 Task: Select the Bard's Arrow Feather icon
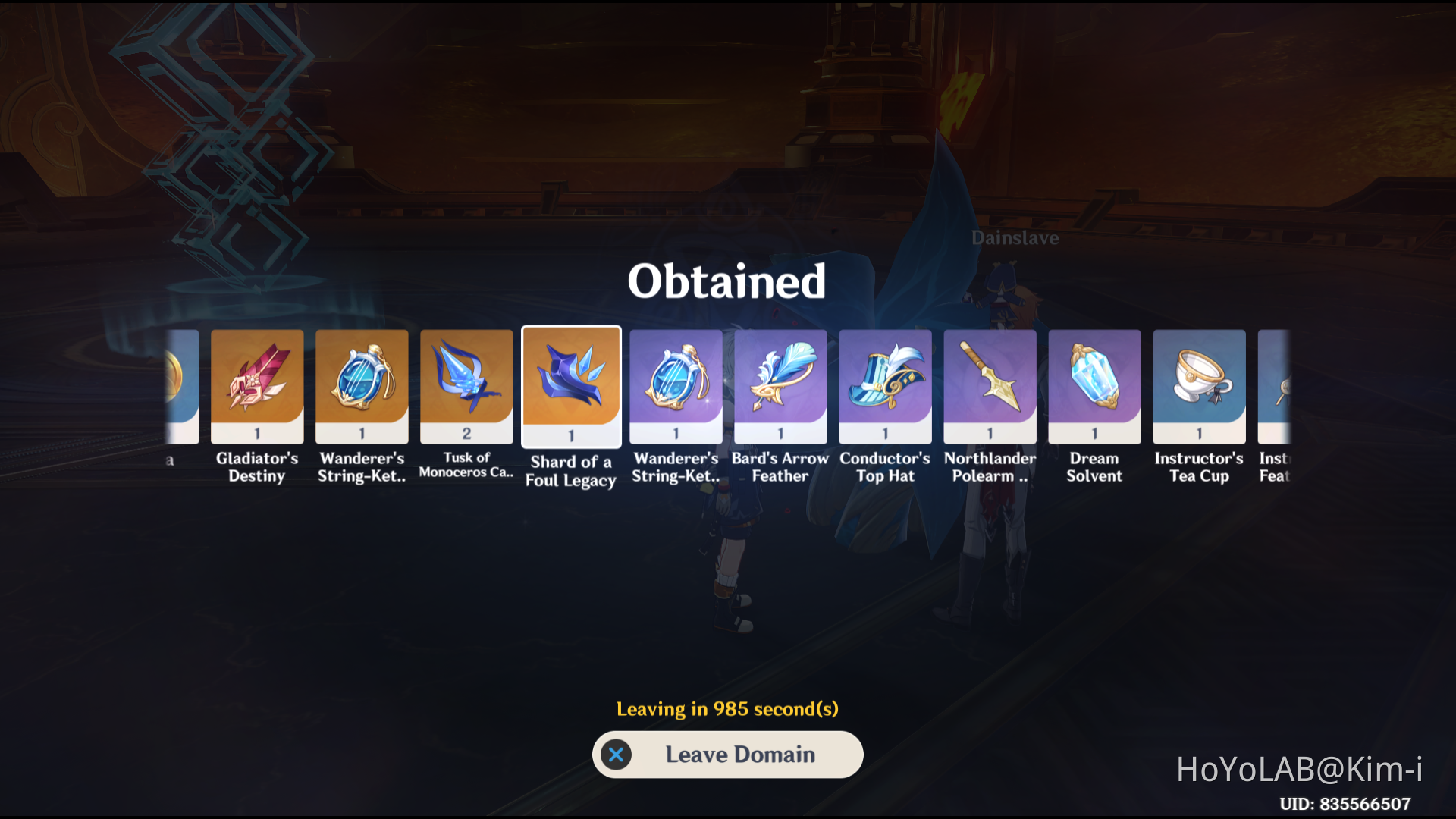(x=780, y=387)
